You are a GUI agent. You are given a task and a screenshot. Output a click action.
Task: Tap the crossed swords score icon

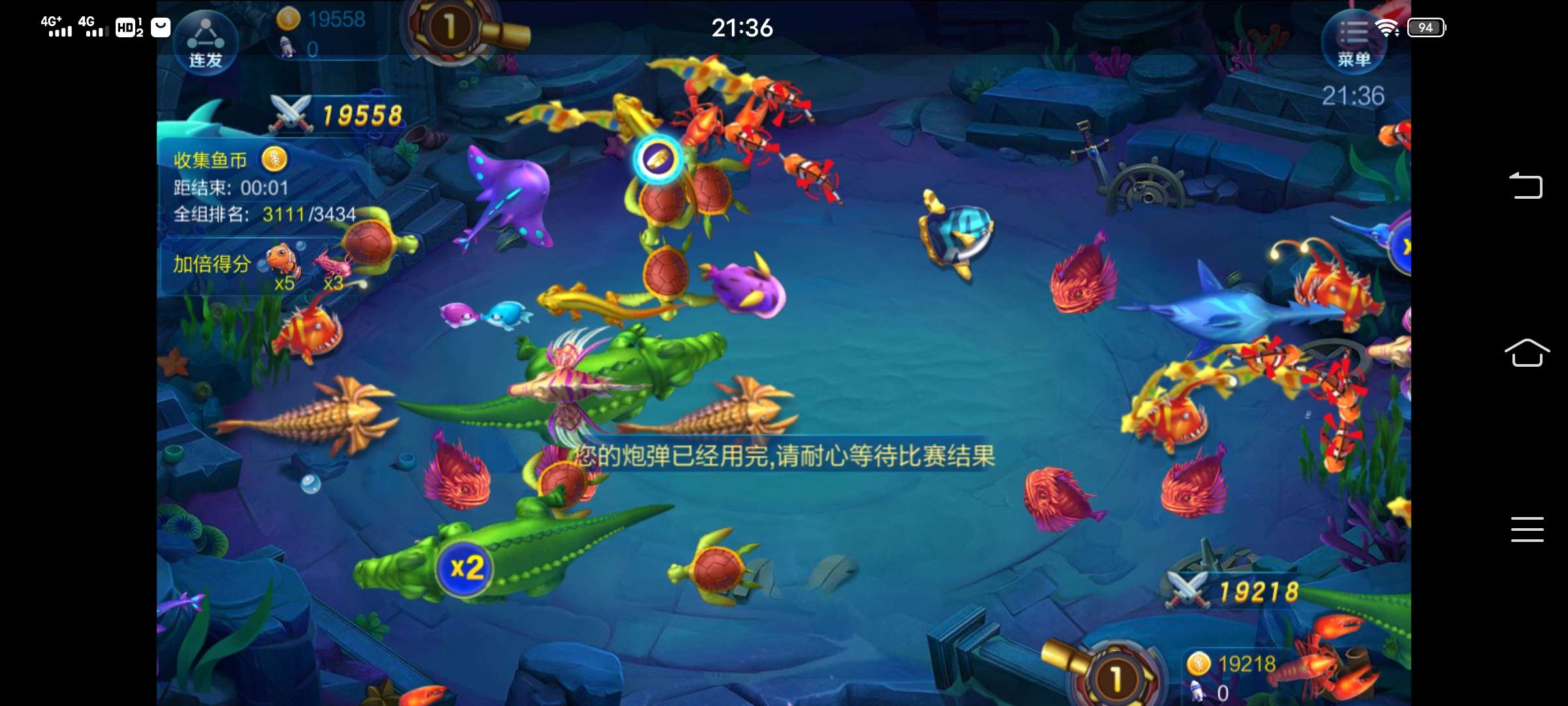point(291,112)
